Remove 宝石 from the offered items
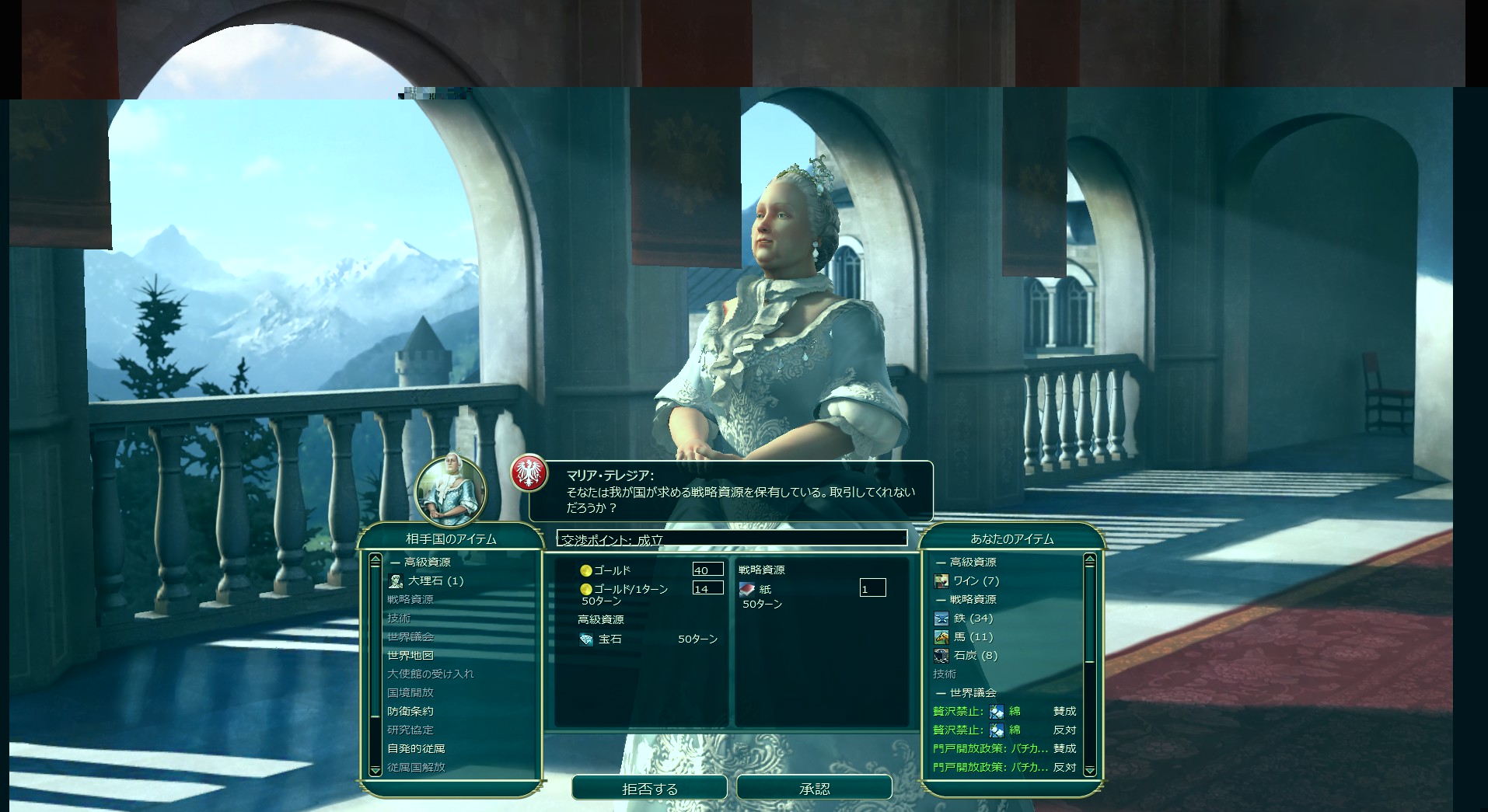 [x=610, y=639]
